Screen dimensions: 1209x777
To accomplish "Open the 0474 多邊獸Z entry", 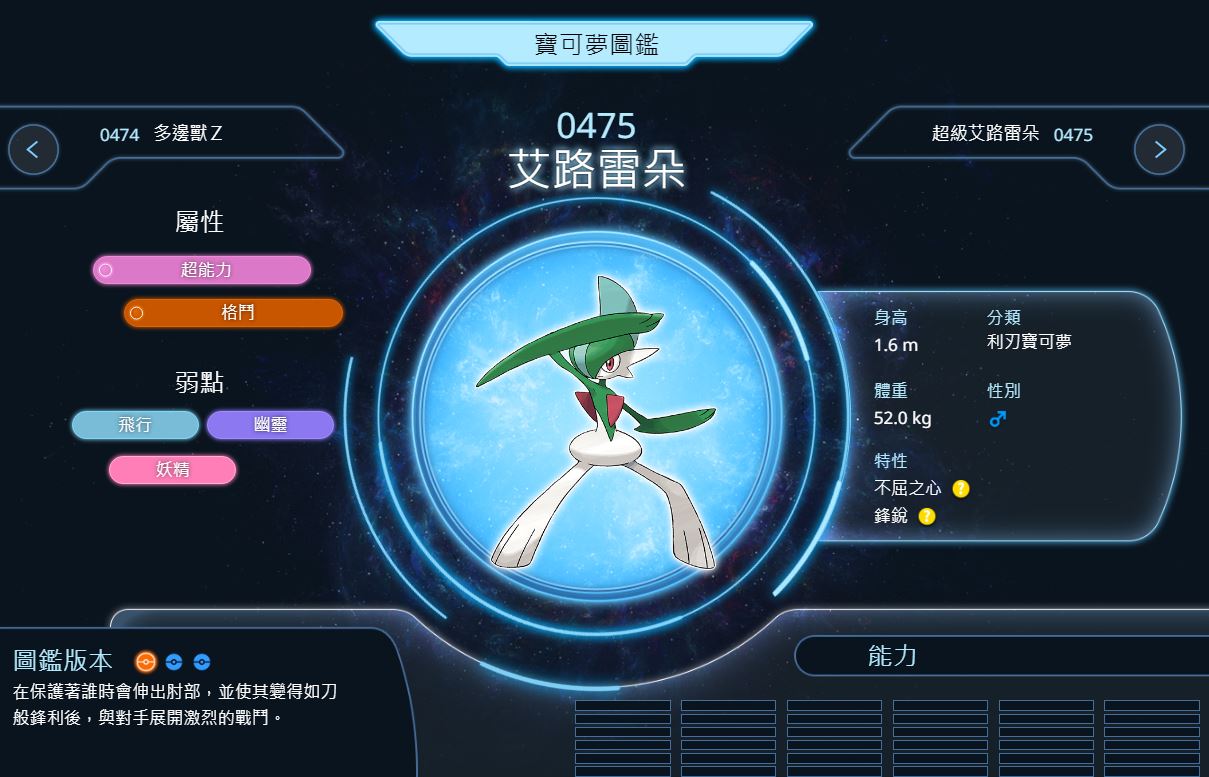I will point(161,134).
